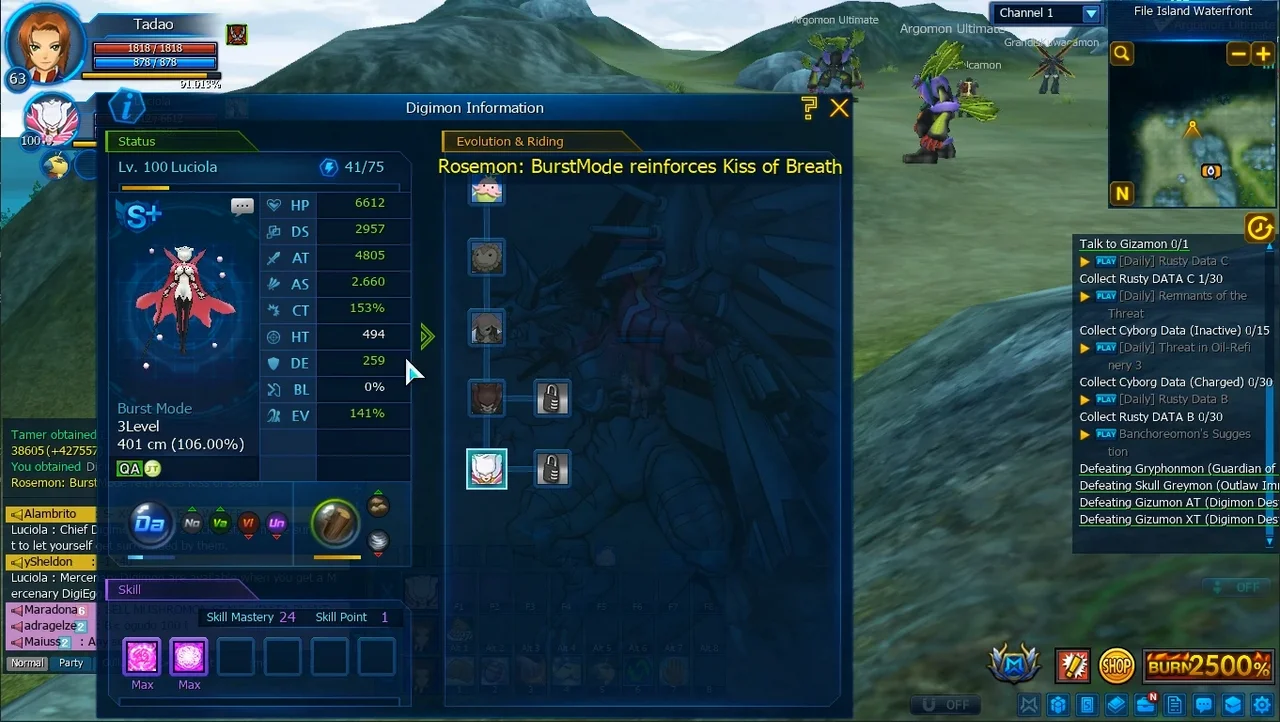
Task: Open the question mark help for Digimon Information
Action: (809, 108)
